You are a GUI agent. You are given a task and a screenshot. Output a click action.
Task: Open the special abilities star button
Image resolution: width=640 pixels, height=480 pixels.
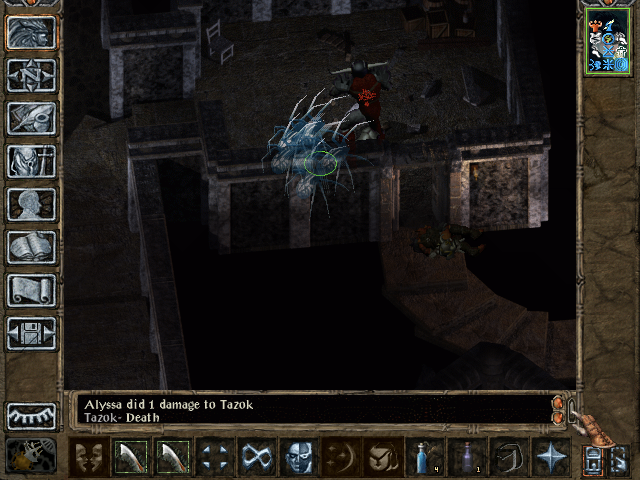[553, 458]
